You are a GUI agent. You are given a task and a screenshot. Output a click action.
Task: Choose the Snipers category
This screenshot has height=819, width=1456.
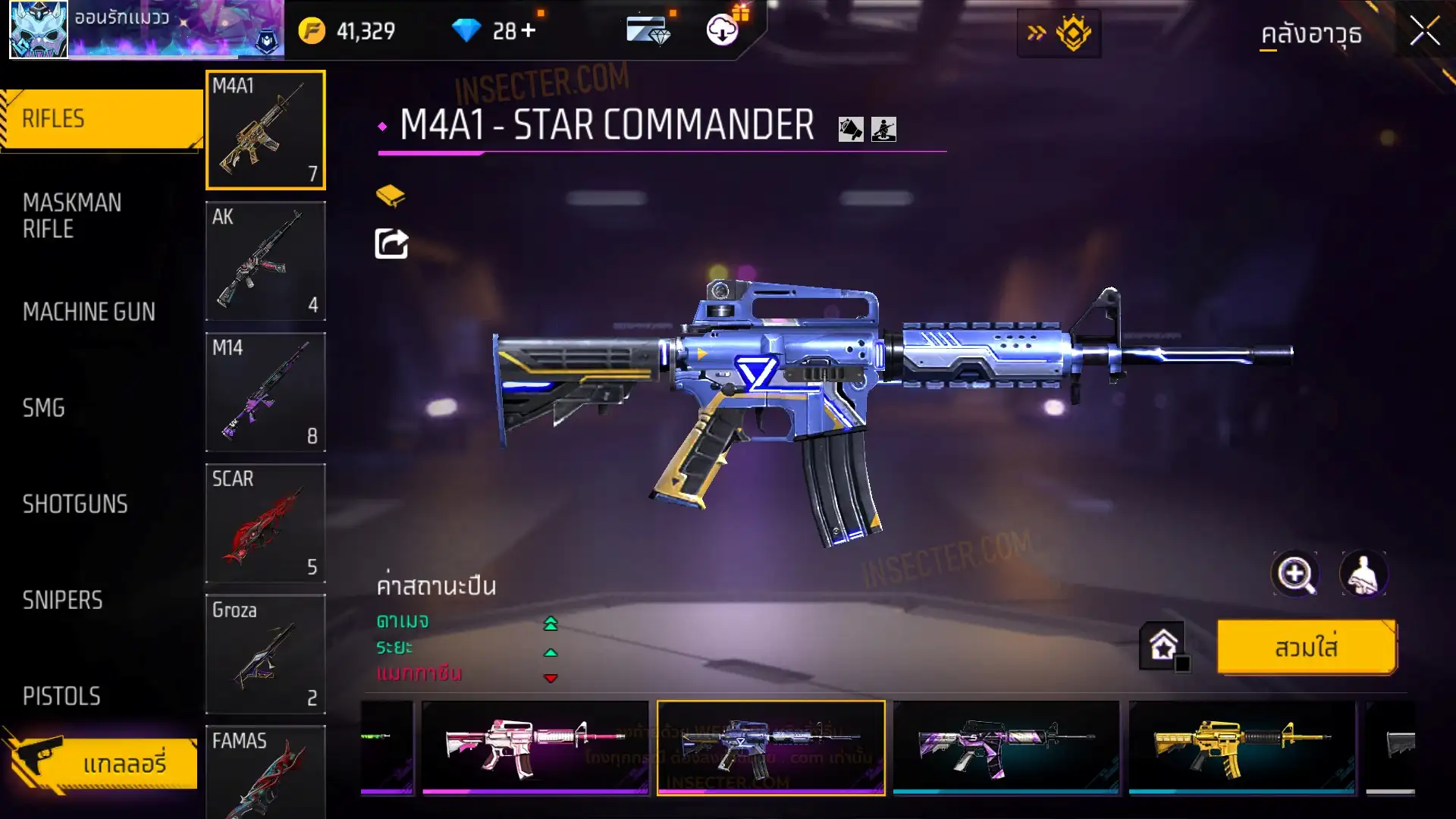pos(62,601)
